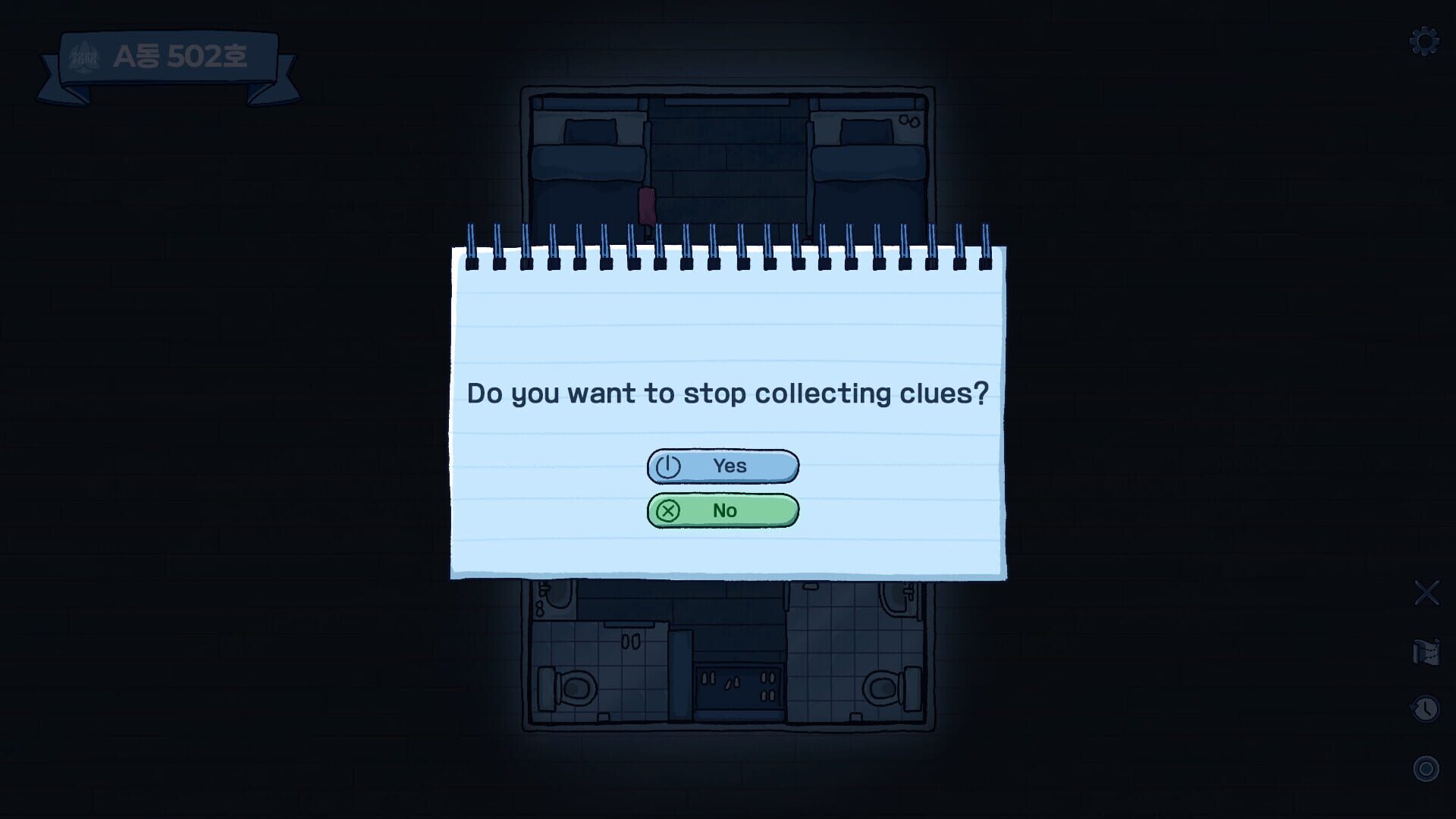This screenshot has width=1456, height=819.
Task: Click the power symbol on the Yes button
Action: coord(668,466)
